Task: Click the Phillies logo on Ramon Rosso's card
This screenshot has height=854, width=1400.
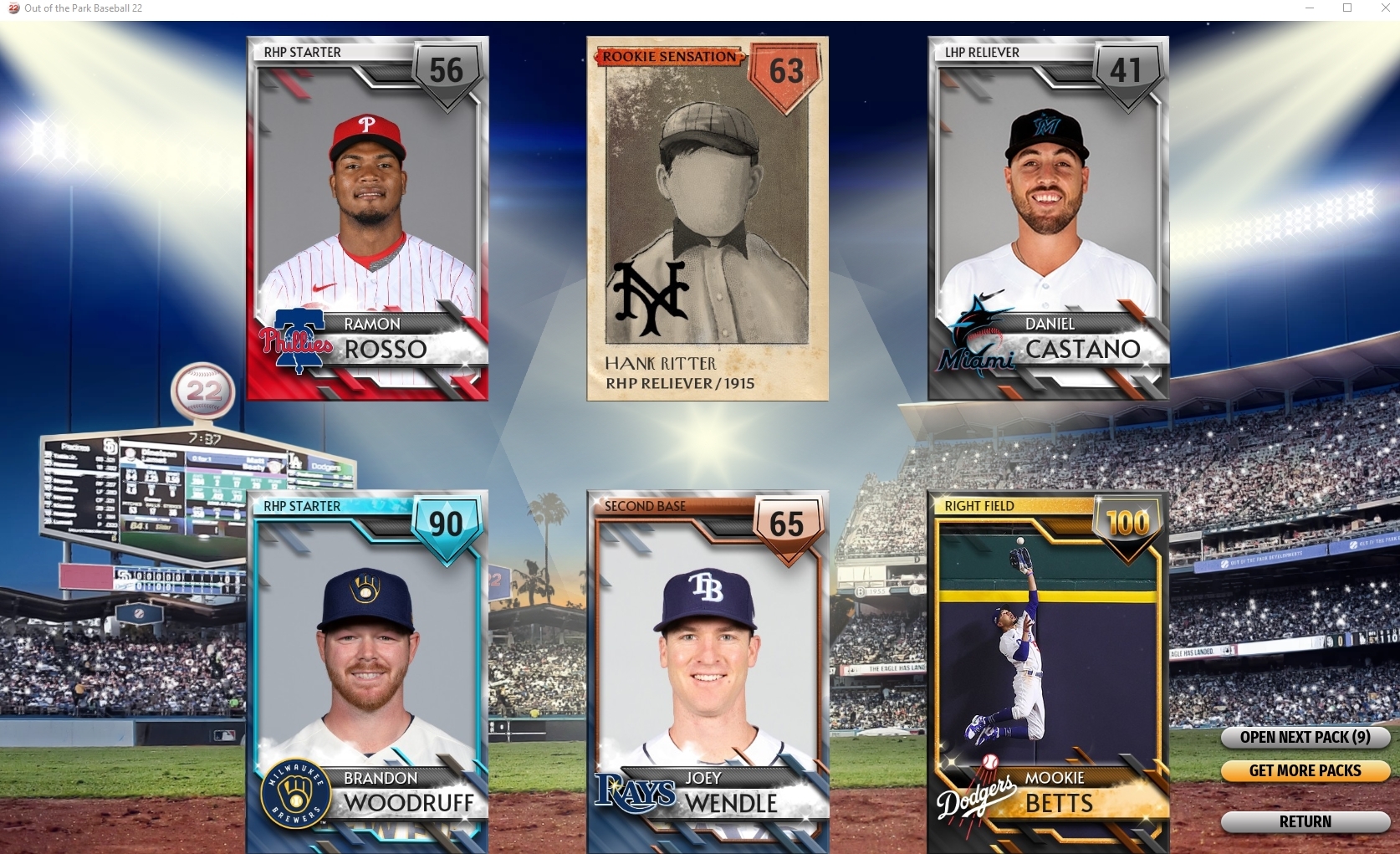Action: [297, 341]
